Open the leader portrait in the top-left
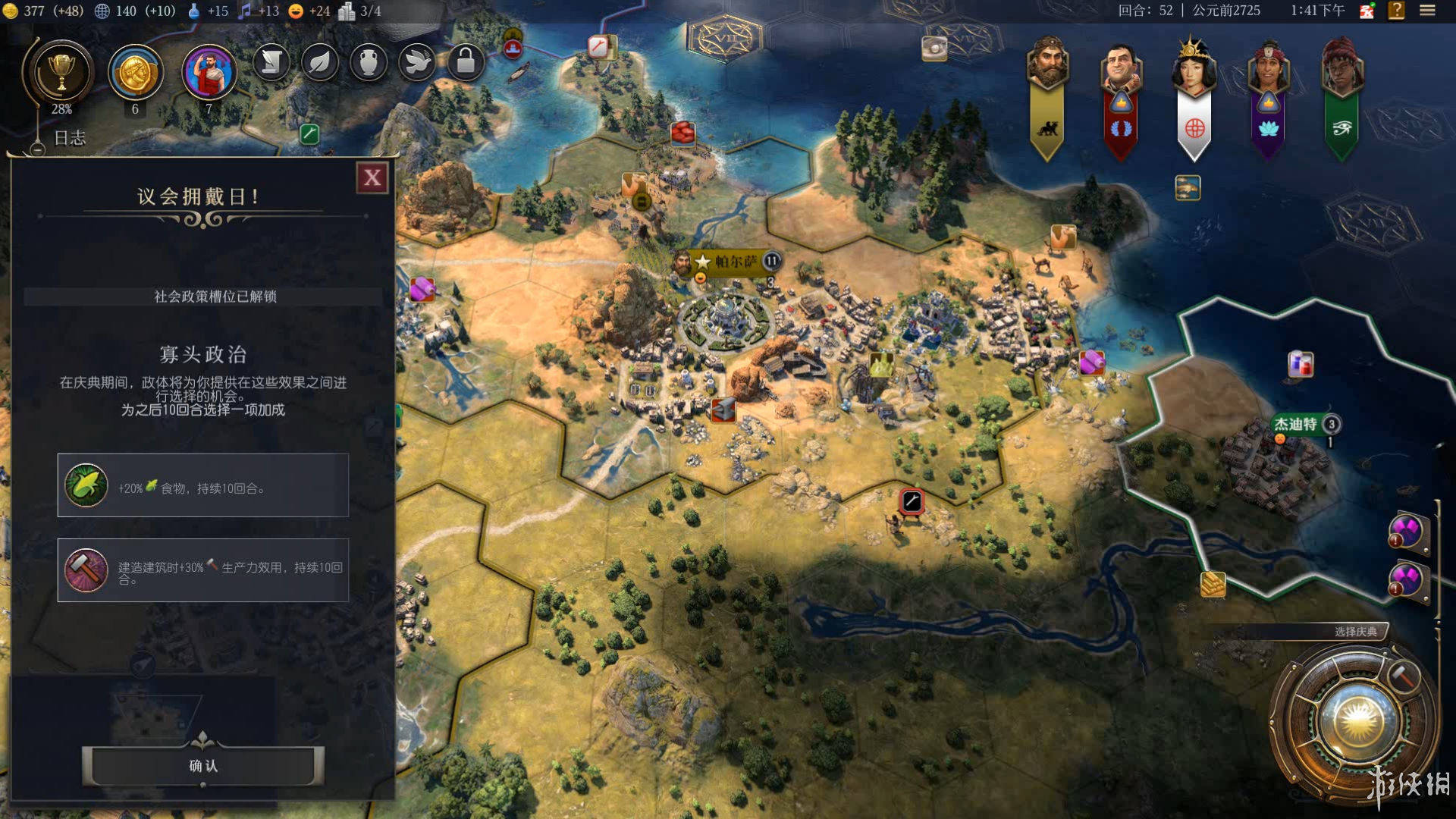1456x819 pixels. pyautogui.click(x=209, y=73)
